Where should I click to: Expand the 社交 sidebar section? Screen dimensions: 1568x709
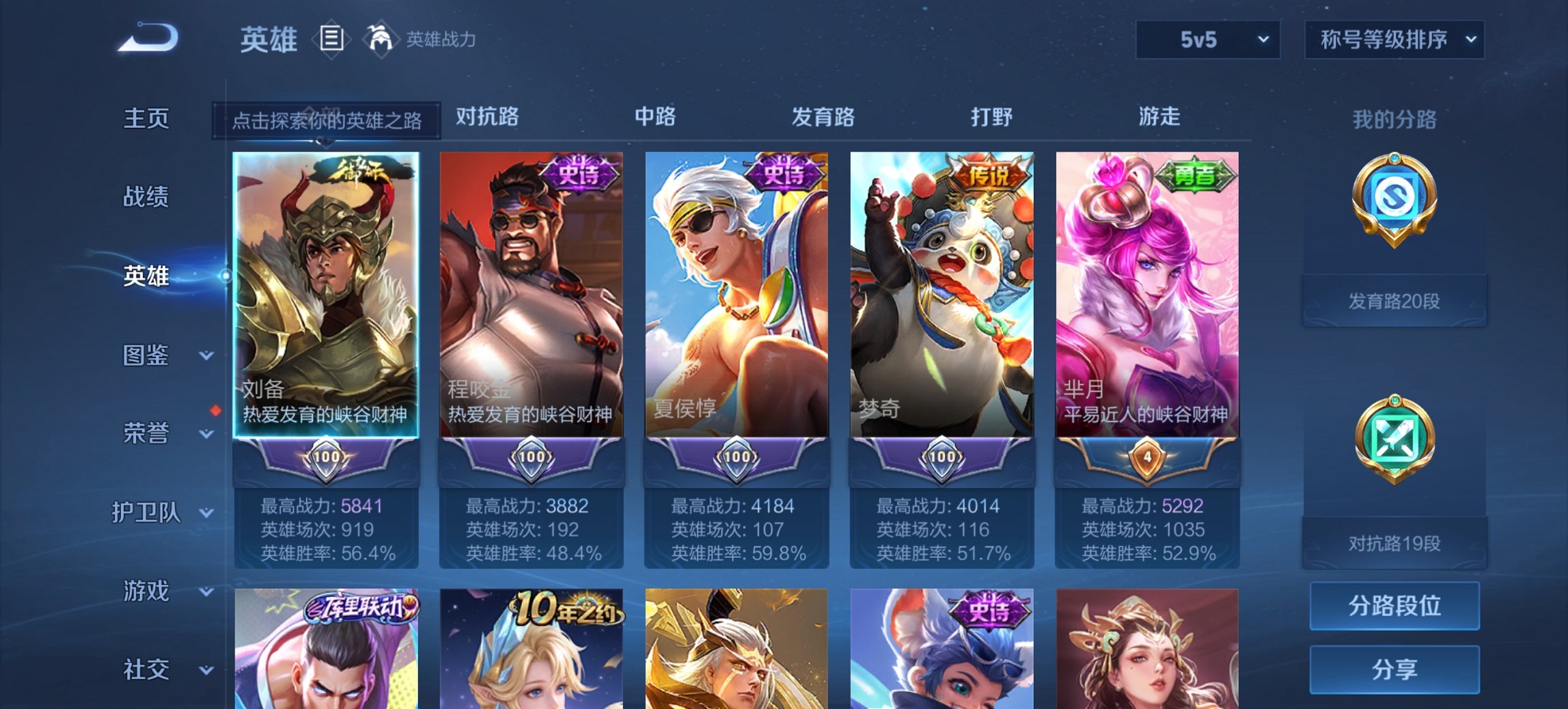click(146, 668)
